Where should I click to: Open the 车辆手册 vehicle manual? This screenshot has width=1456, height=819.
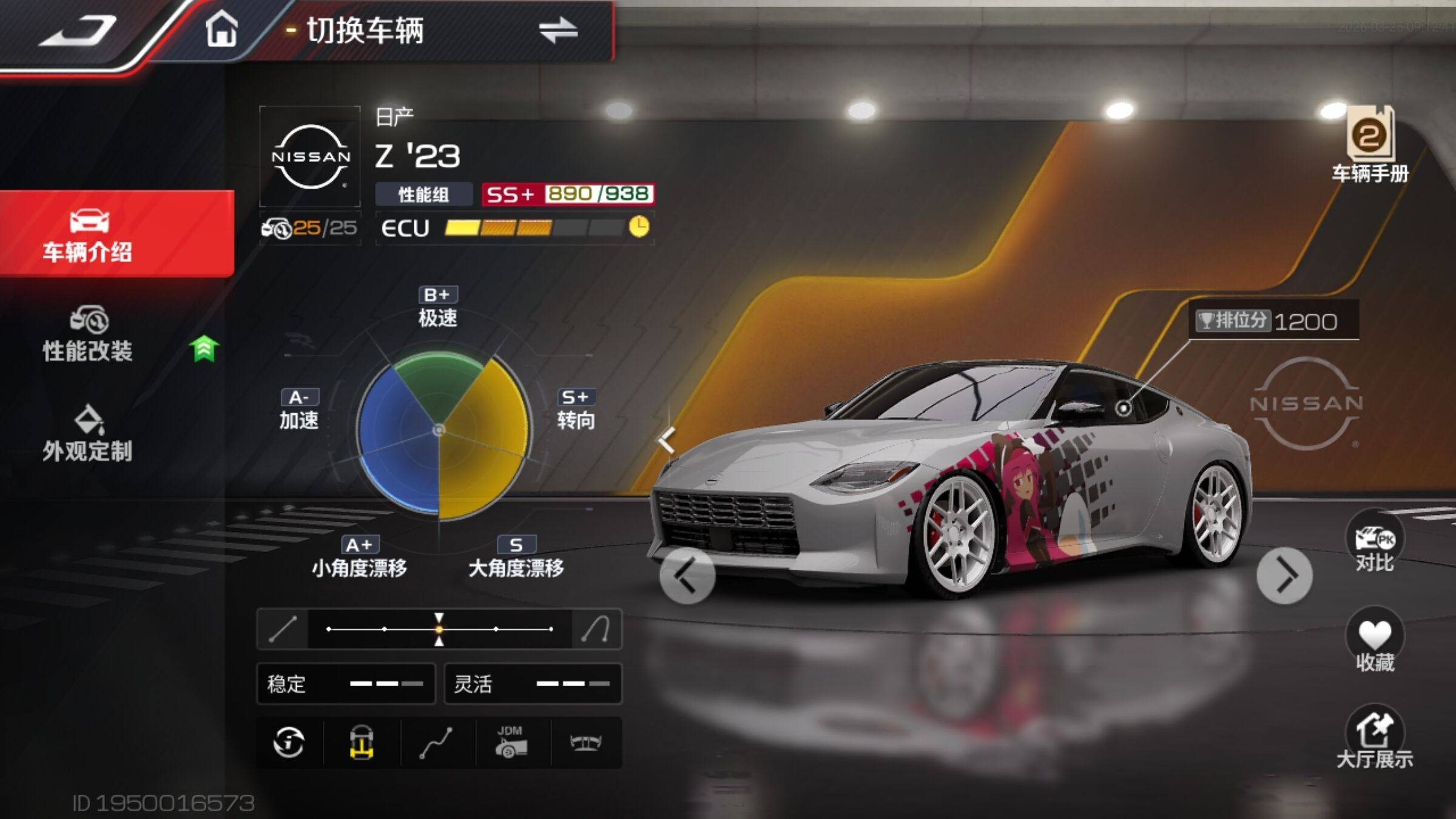(1370, 146)
